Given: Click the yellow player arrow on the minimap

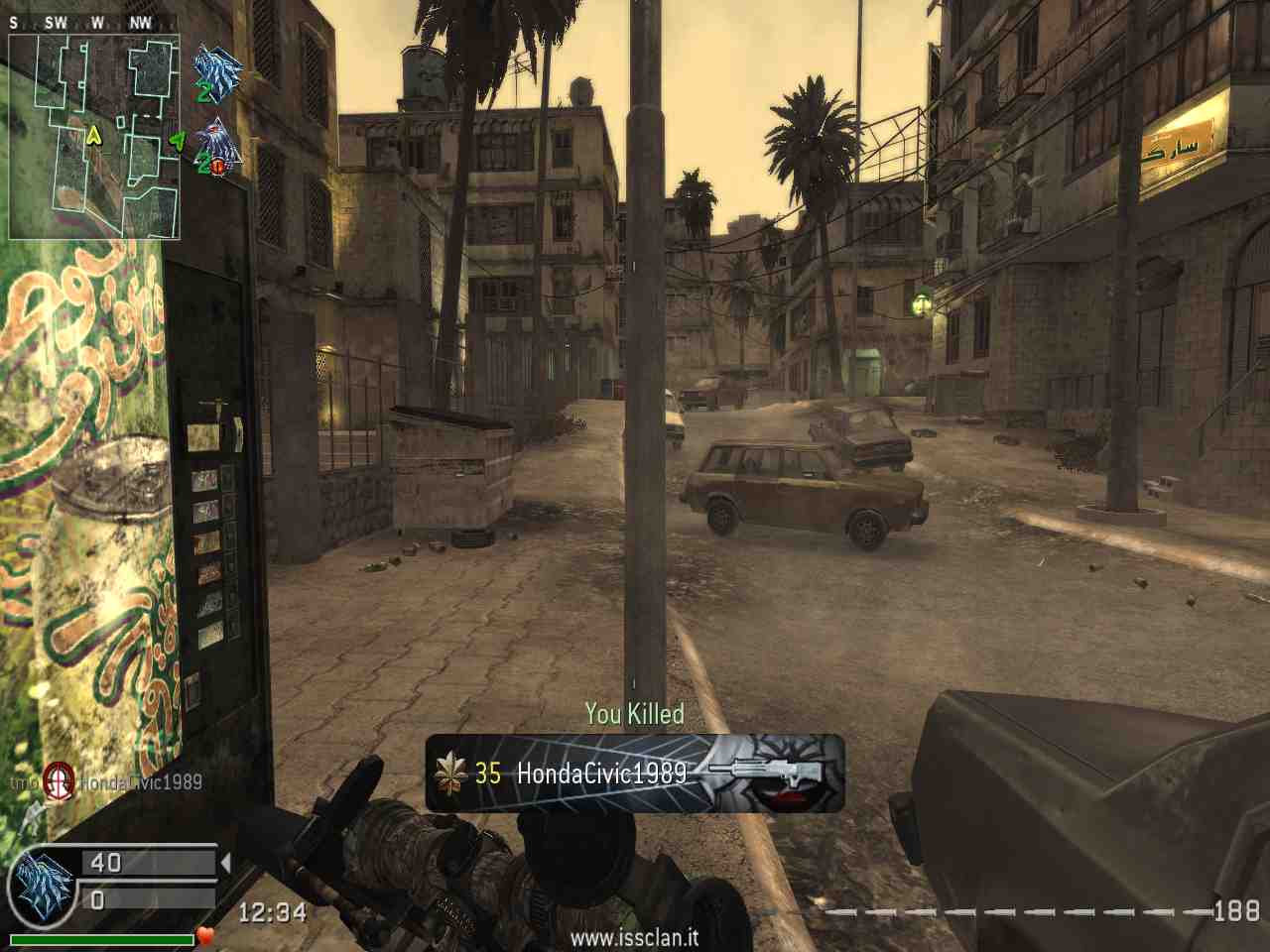Looking at the screenshot, I should click(x=94, y=135).
